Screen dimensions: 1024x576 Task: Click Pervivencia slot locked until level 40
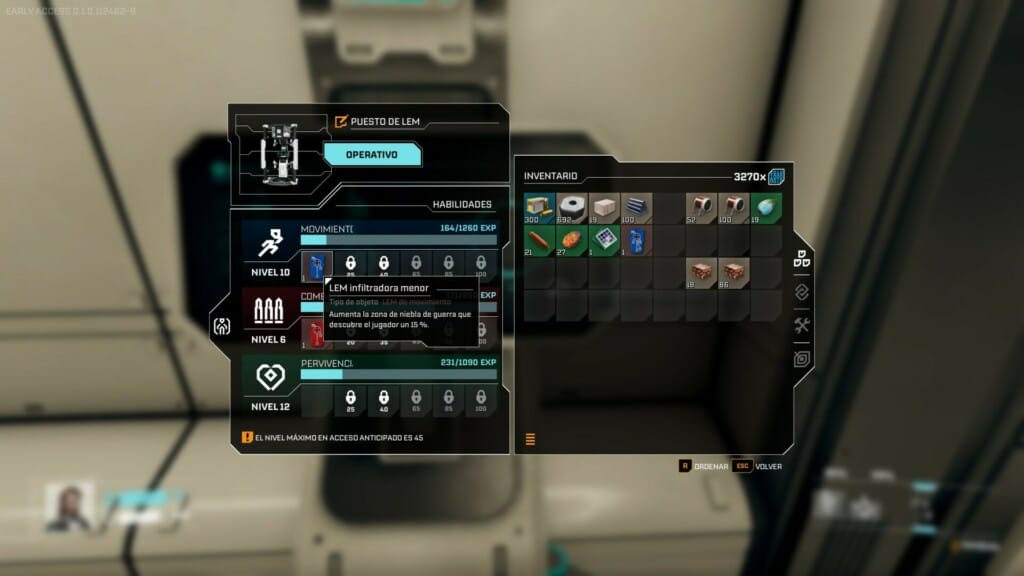click(384, 400)
